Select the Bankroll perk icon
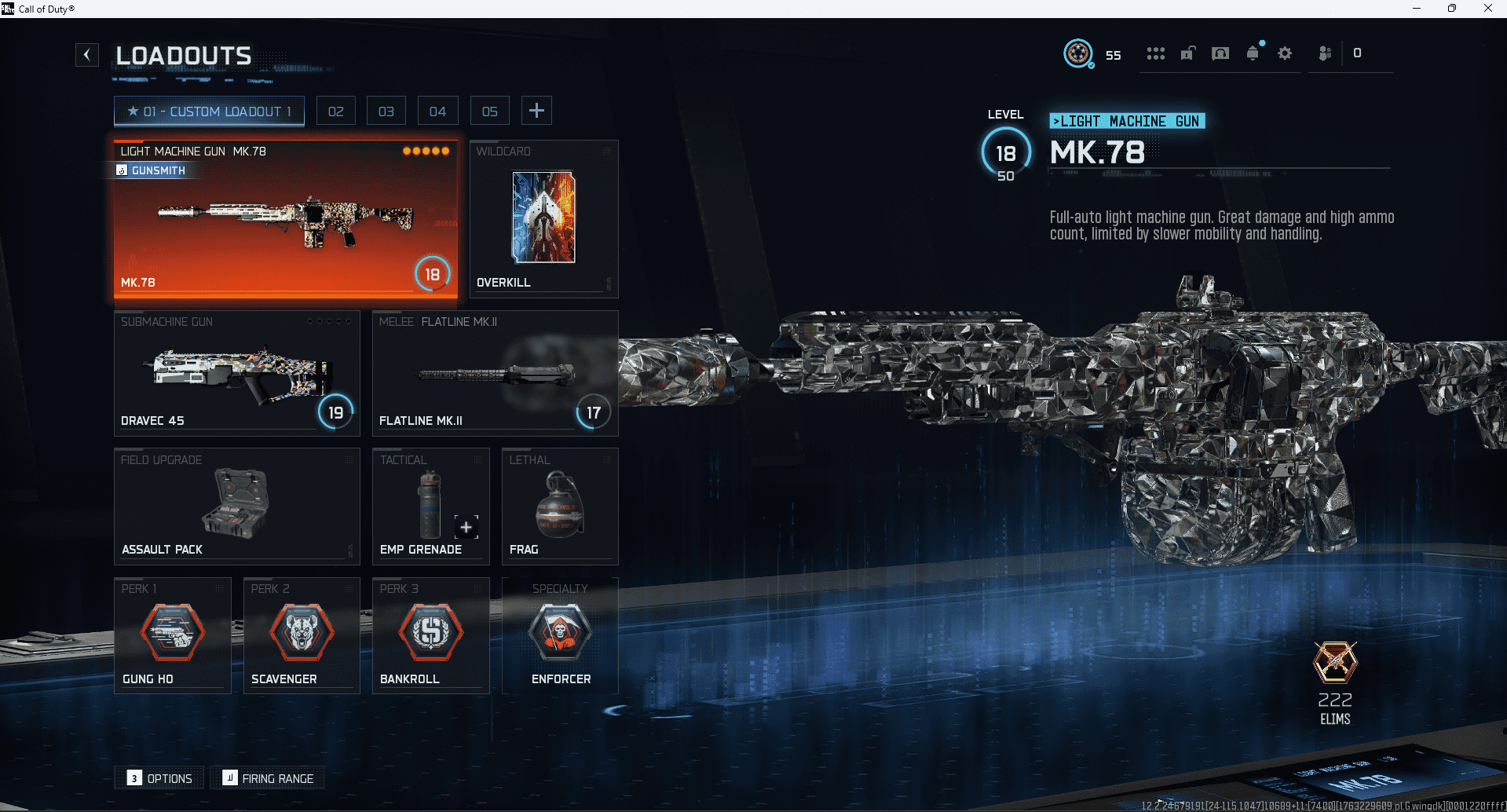Viewport: 1507px width, 812px height. (430, 632)
